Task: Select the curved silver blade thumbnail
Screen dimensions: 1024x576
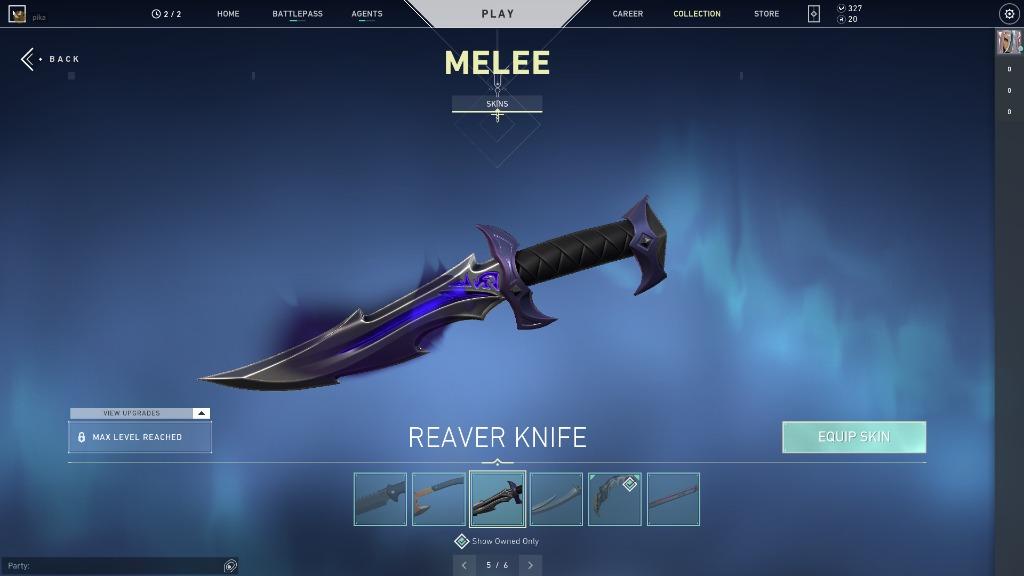Action: pyautogui.click(x=556, y=499)
